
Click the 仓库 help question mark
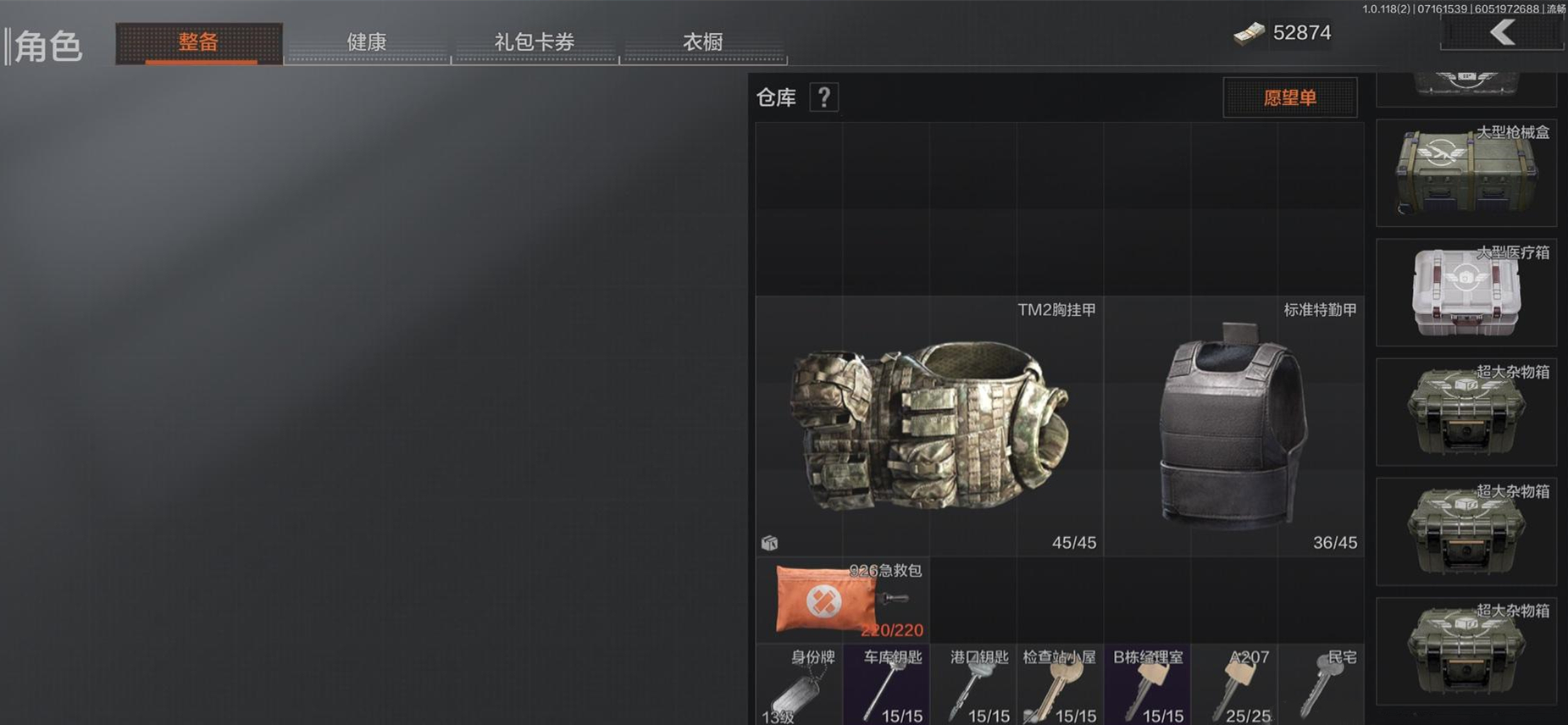click(x=823, y=97)
